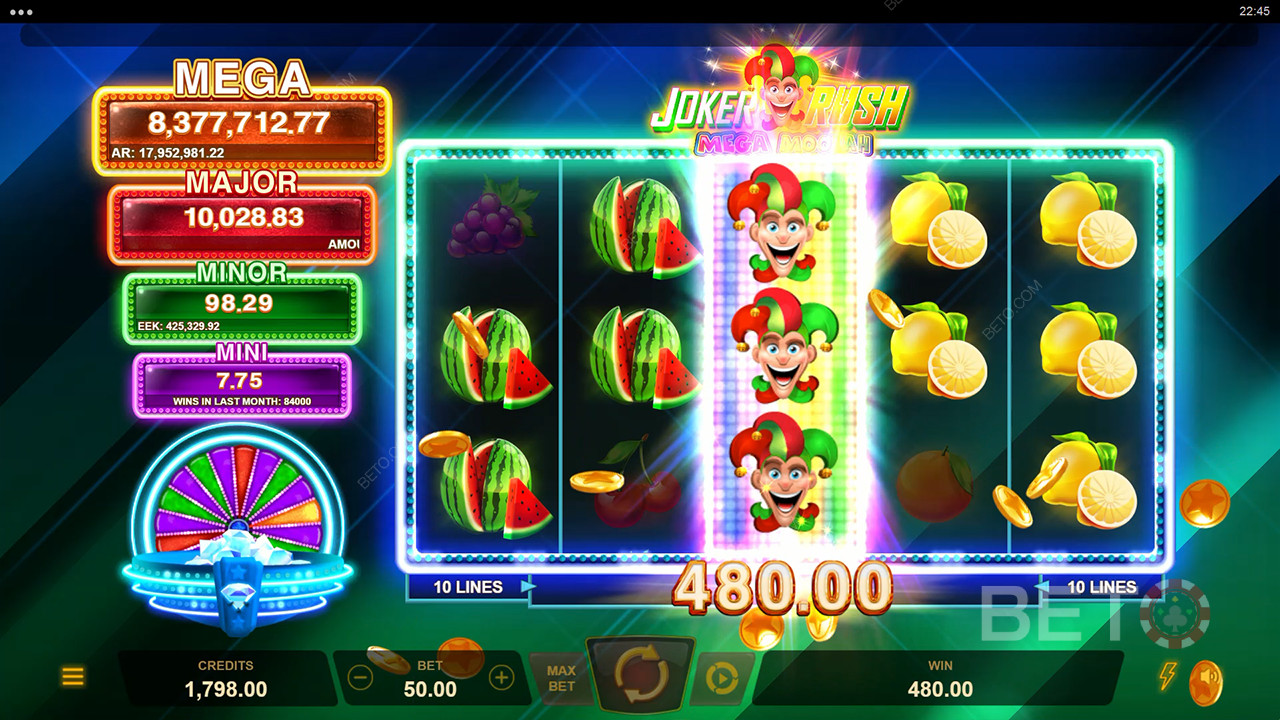Click the jackpot bonus wheel
Screen dimensions: 1280x720
point(238,500)
